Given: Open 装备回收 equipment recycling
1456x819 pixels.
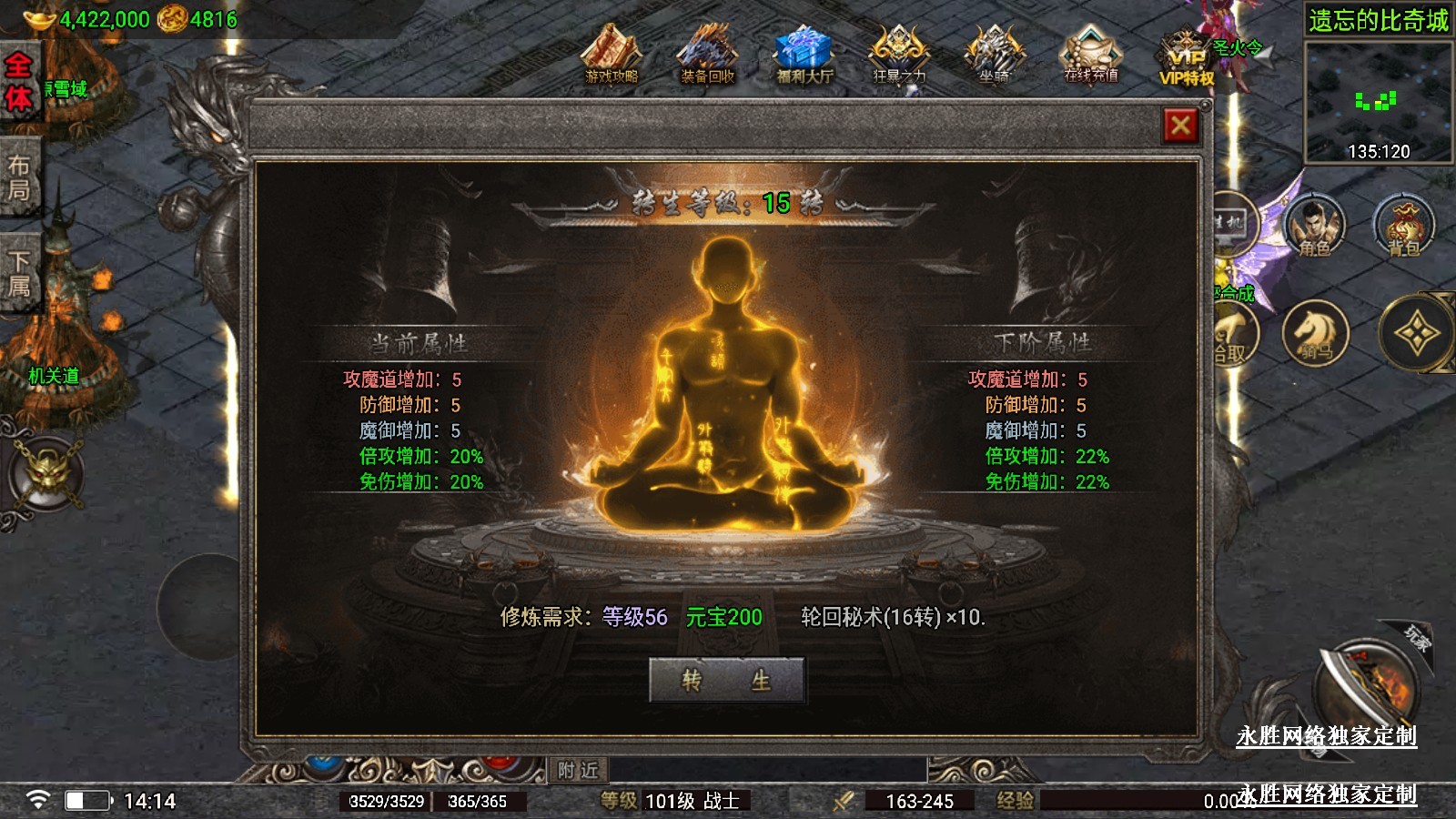Looking at the screenshot, I should [707, 55].
